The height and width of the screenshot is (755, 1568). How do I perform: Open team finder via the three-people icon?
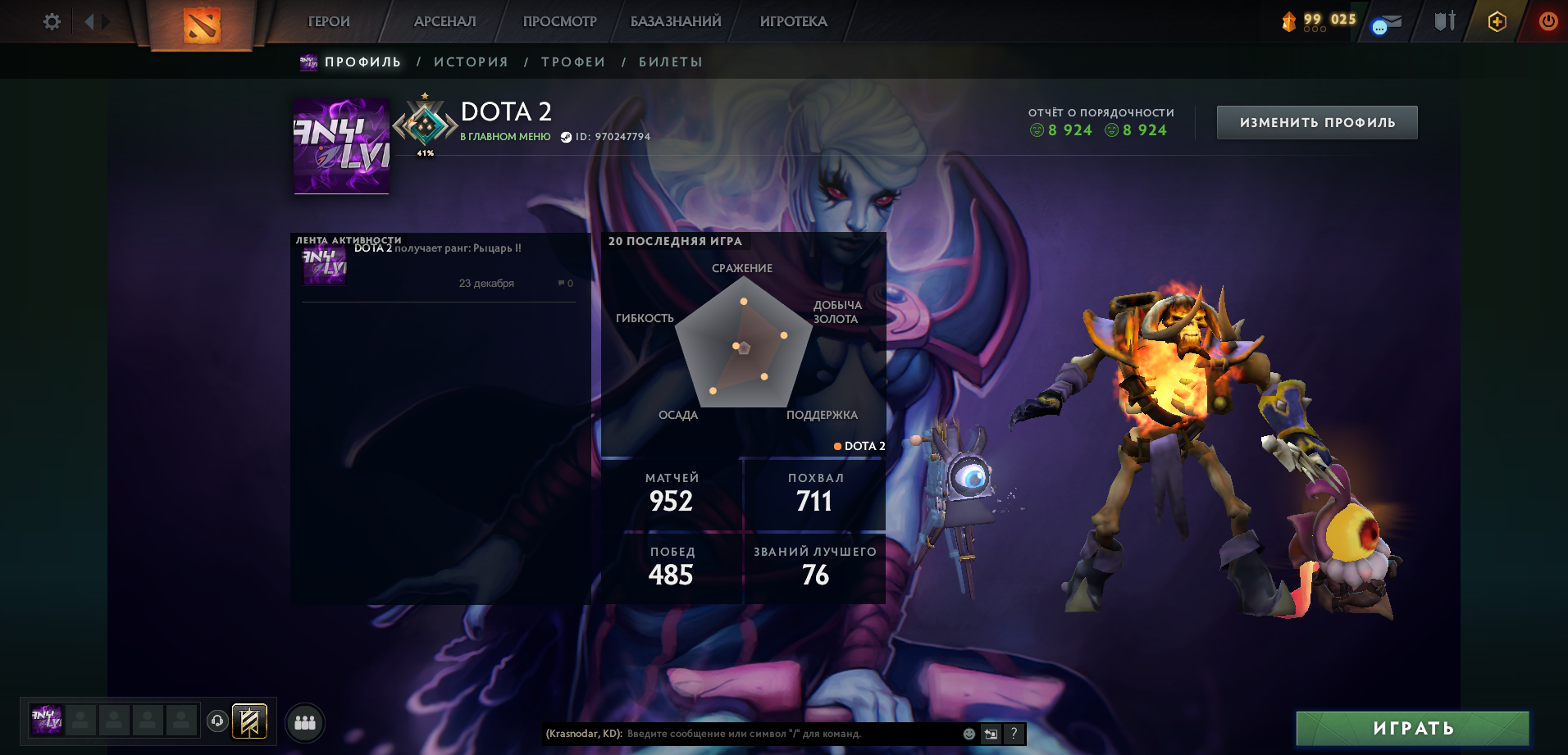tap(305, 721)
